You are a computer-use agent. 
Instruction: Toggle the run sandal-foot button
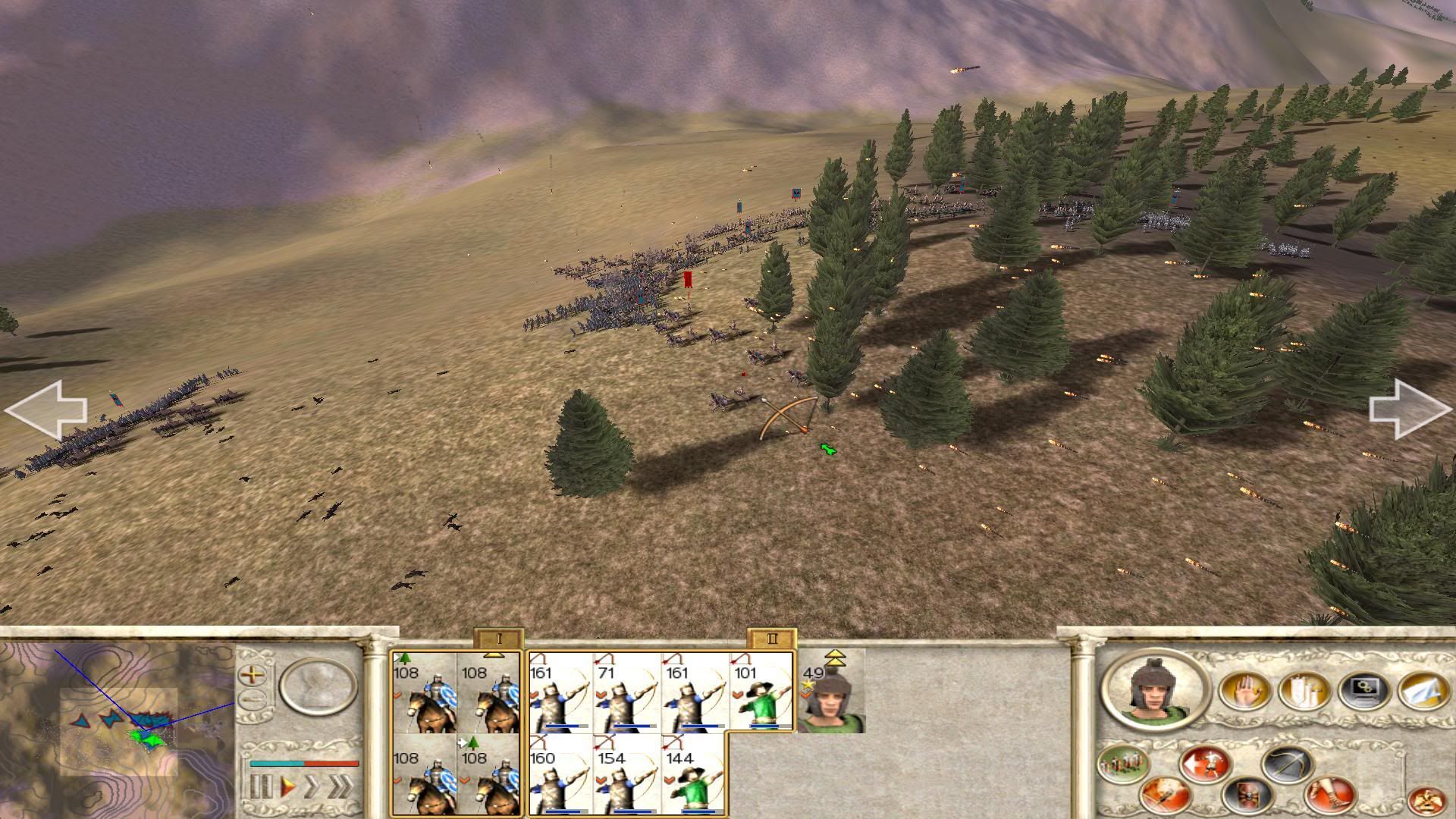[x=1330, y=796]
